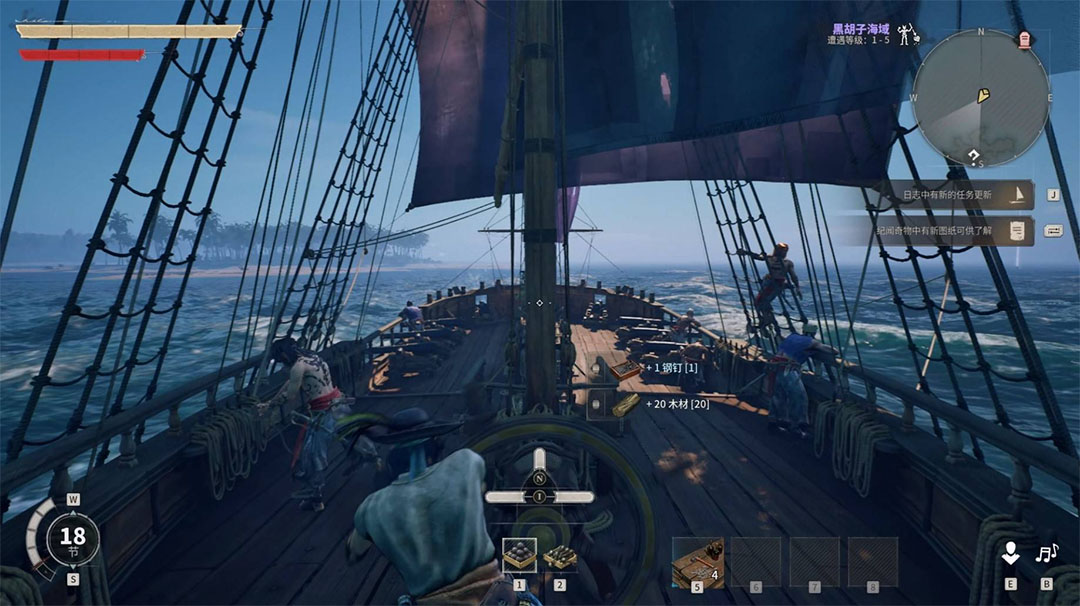
Task: Click the tombstone marker on the minimap
Action: click(x=1025, y=40)
